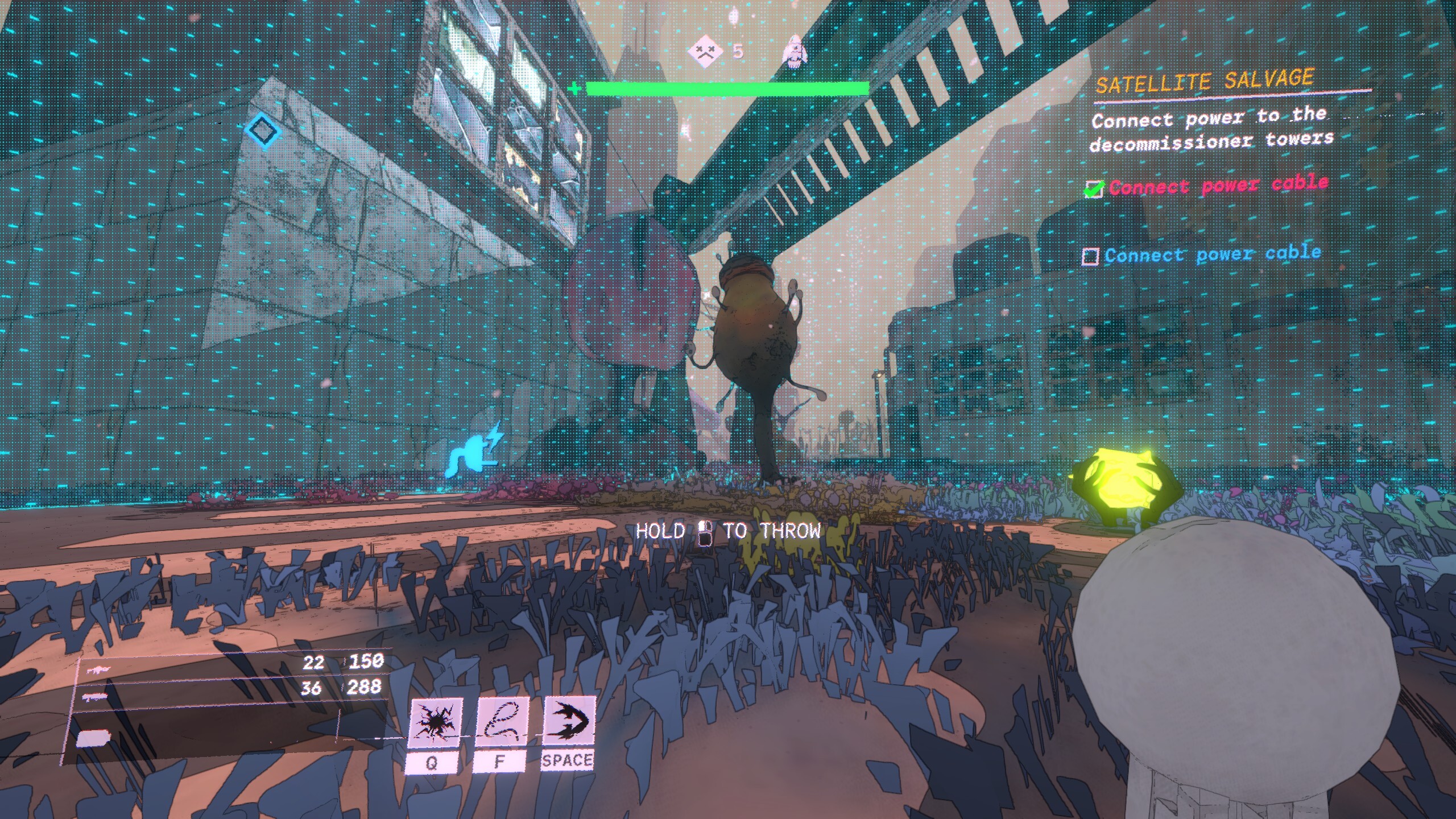Use the coiled rope lasso ability

501,722
